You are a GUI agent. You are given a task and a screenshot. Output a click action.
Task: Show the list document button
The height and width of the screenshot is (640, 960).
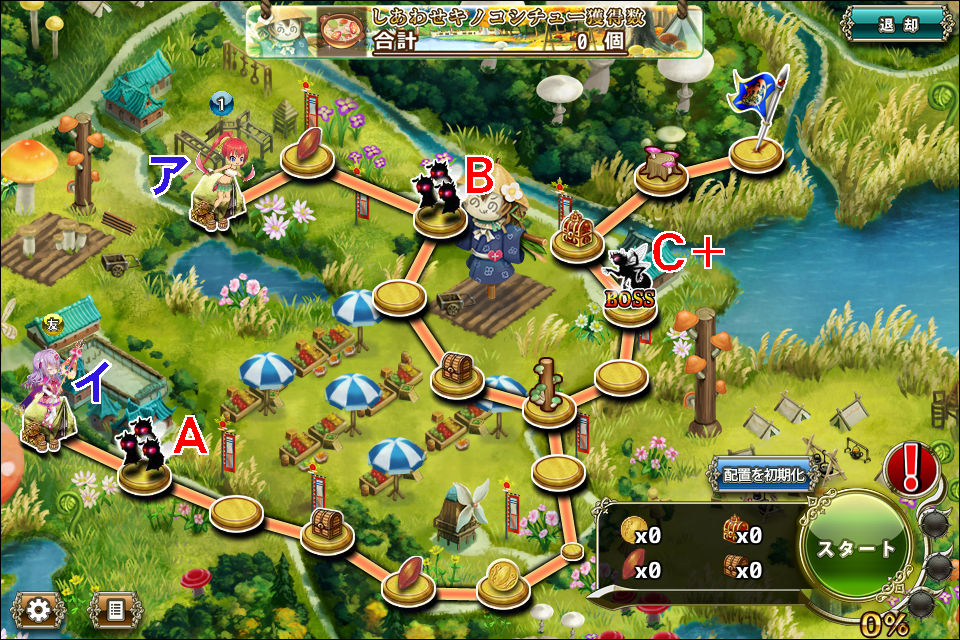coord(115,607)
